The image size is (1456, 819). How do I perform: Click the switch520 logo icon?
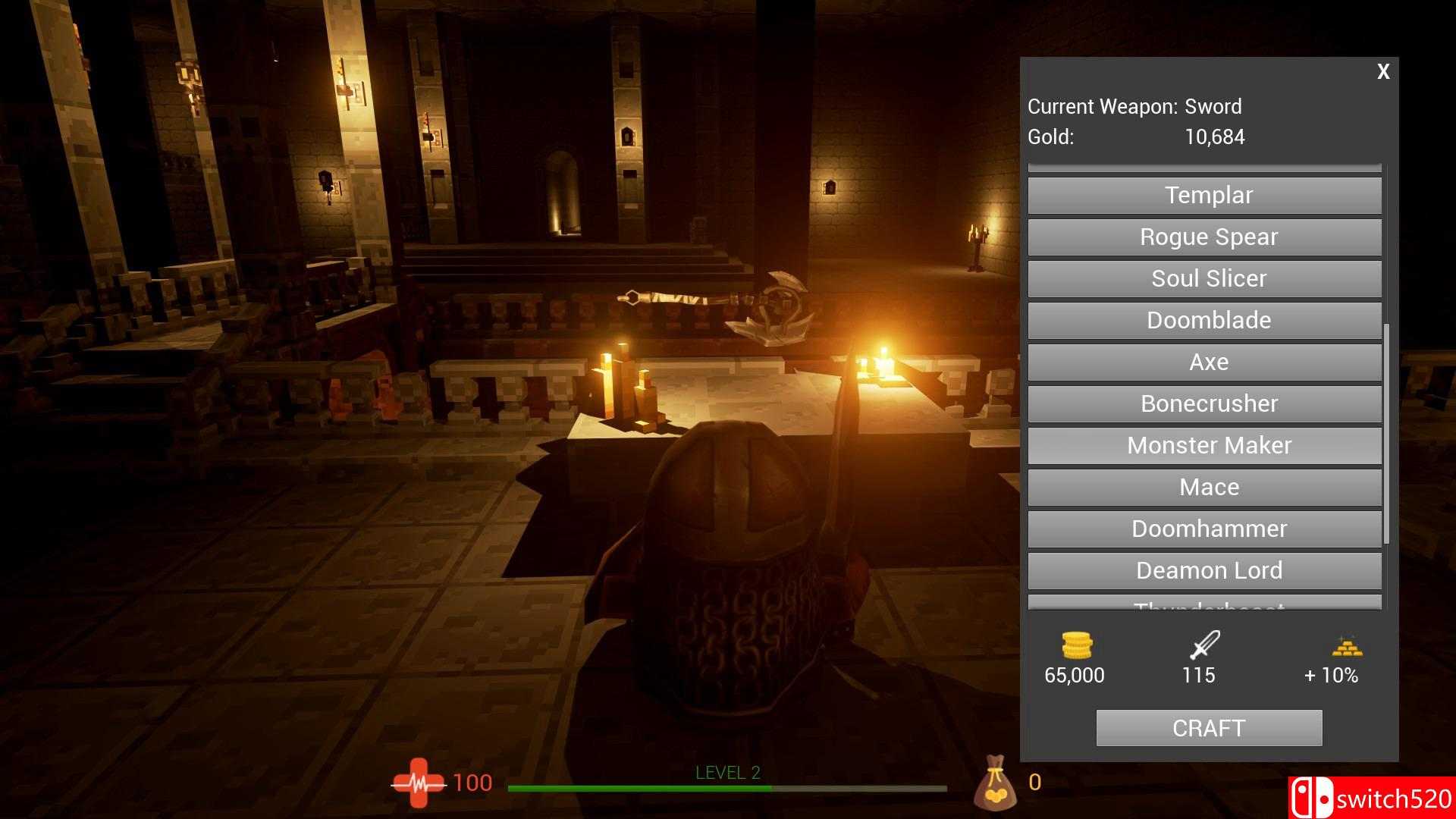click(x=1312, y=796)
